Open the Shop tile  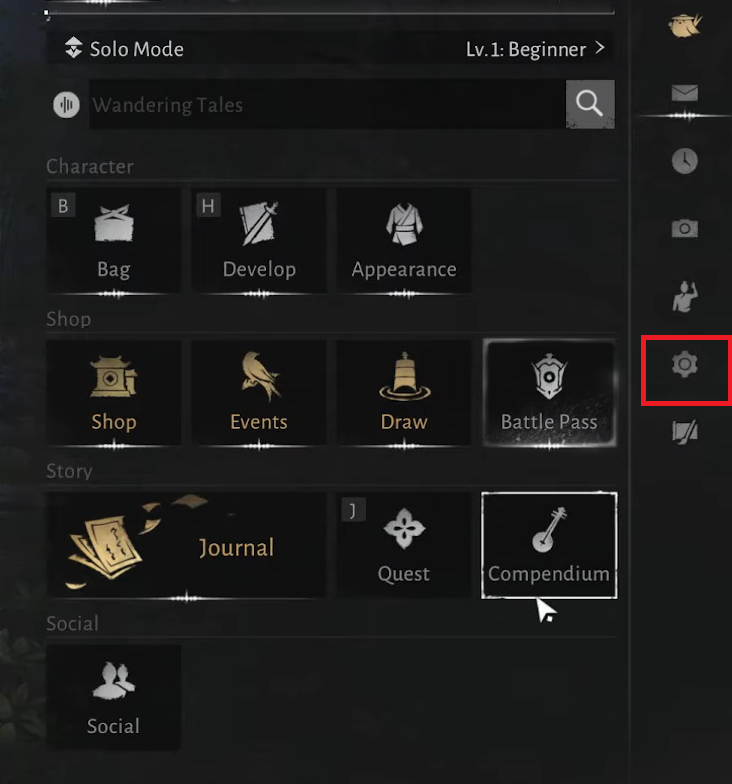click(x=113, y=394)
